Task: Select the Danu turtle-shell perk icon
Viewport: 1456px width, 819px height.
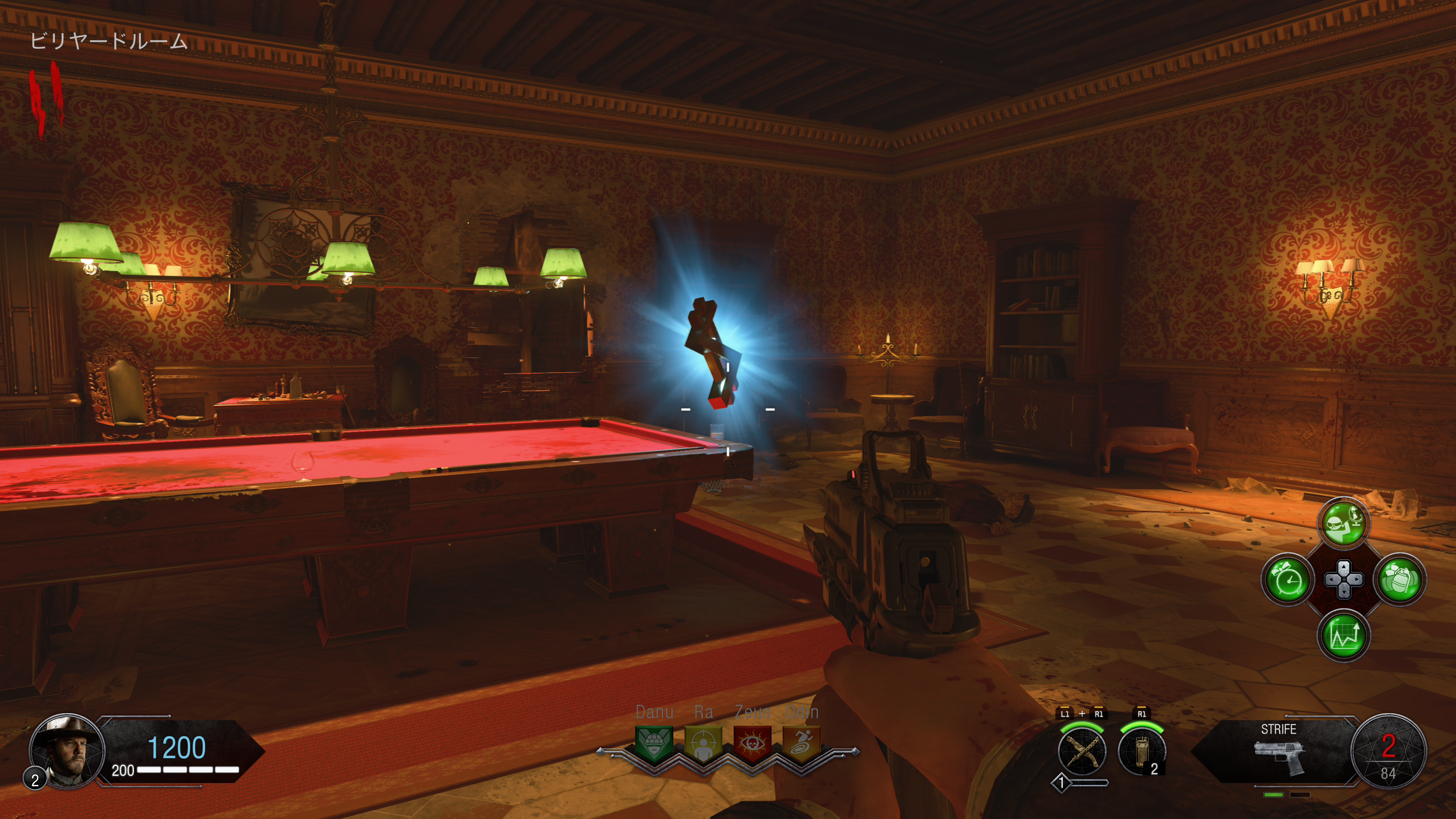Action: point(654,744)
